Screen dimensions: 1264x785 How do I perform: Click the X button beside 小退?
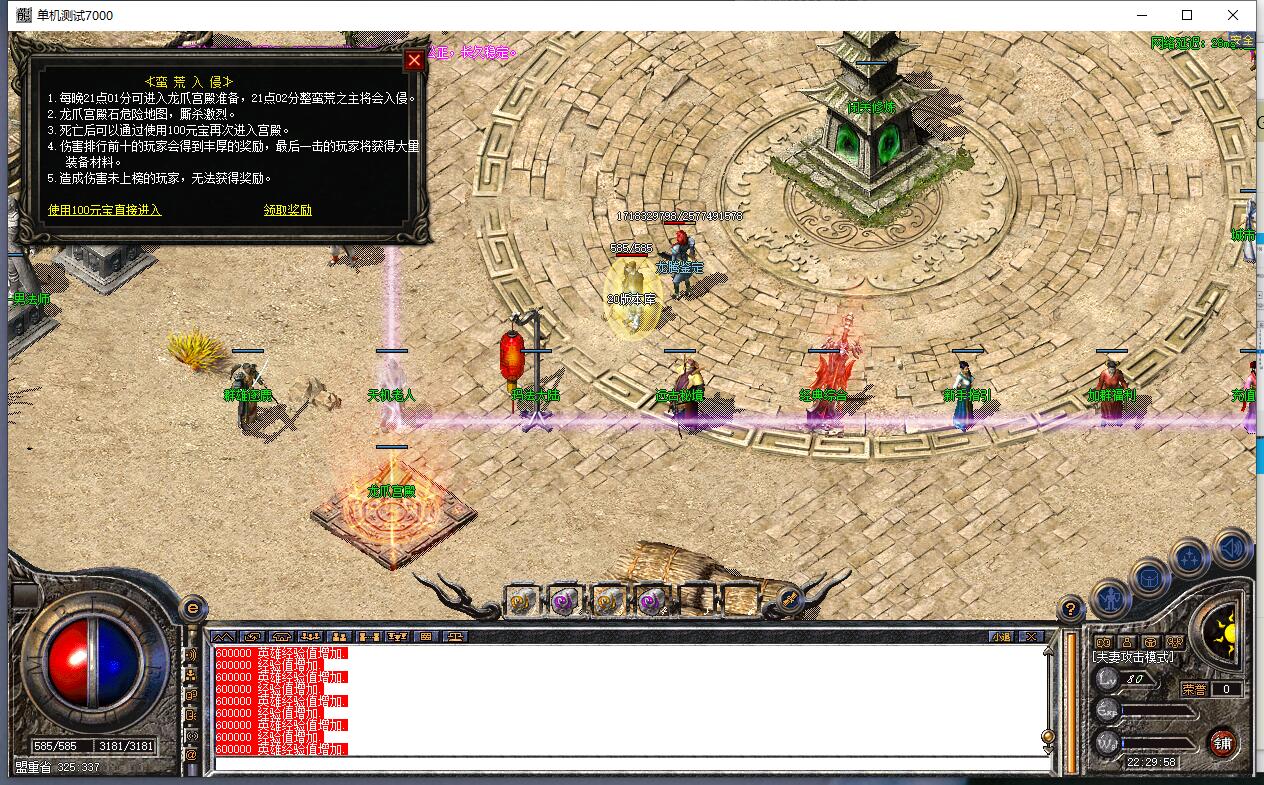(1031, 636)
